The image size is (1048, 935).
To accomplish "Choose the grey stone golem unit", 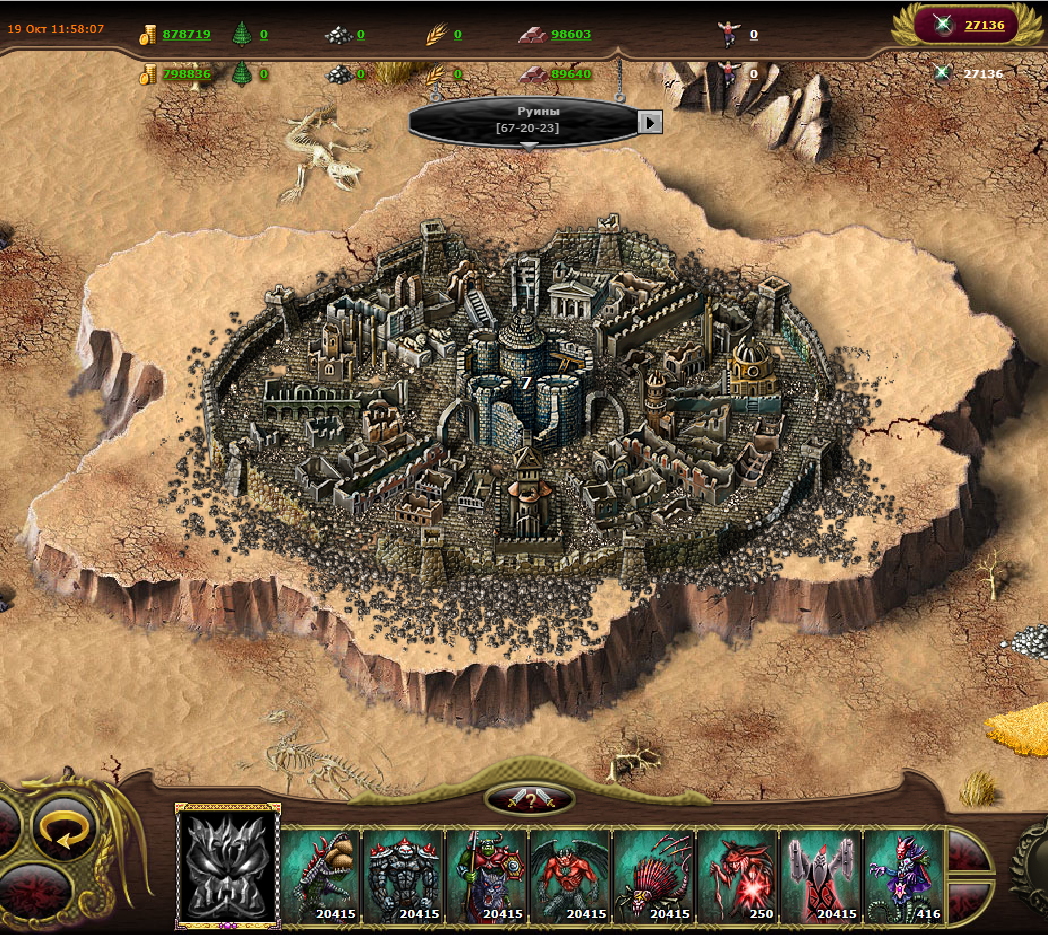I will (404, 874).
